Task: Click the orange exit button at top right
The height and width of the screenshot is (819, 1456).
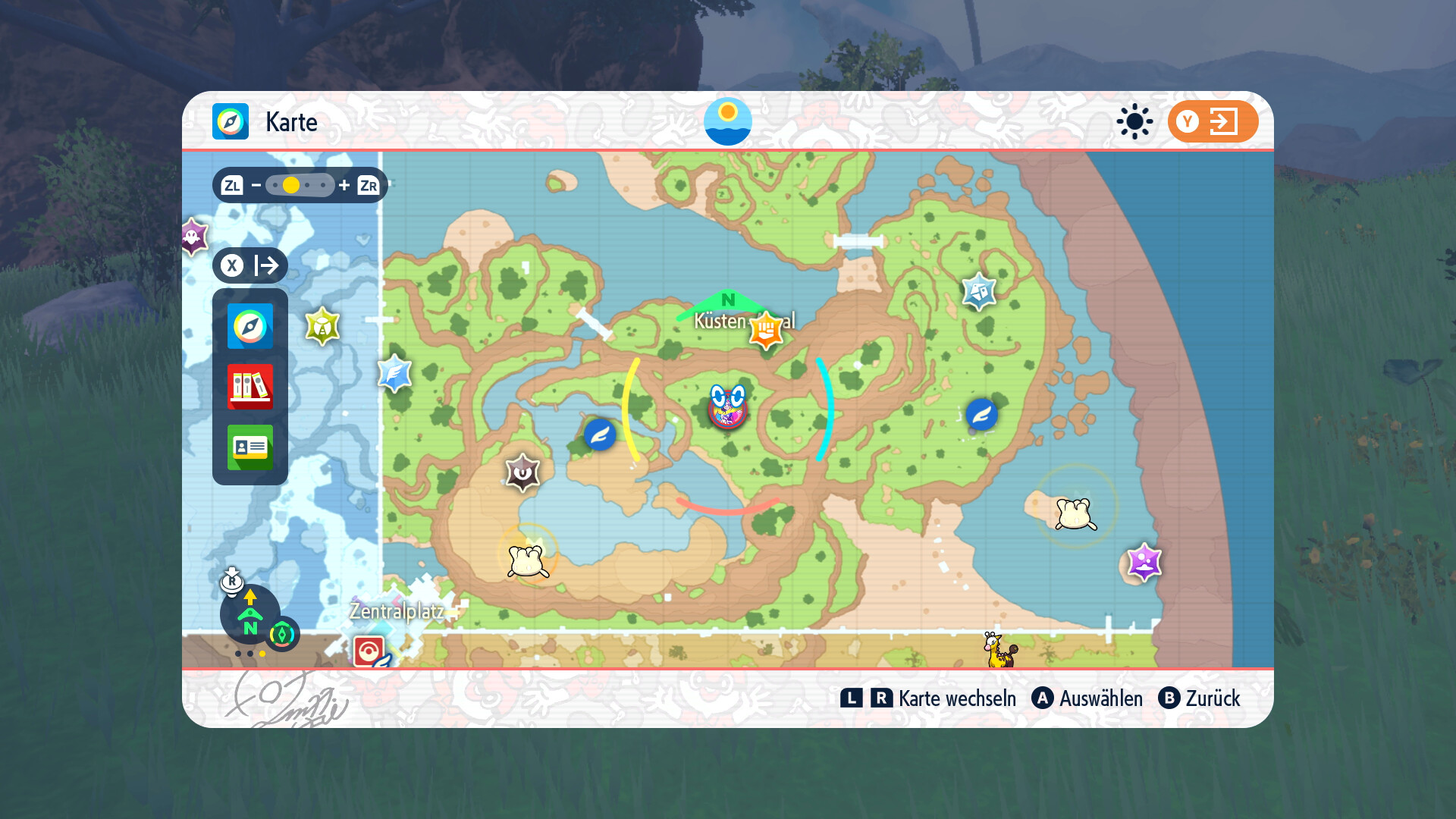Action: 1212,121
